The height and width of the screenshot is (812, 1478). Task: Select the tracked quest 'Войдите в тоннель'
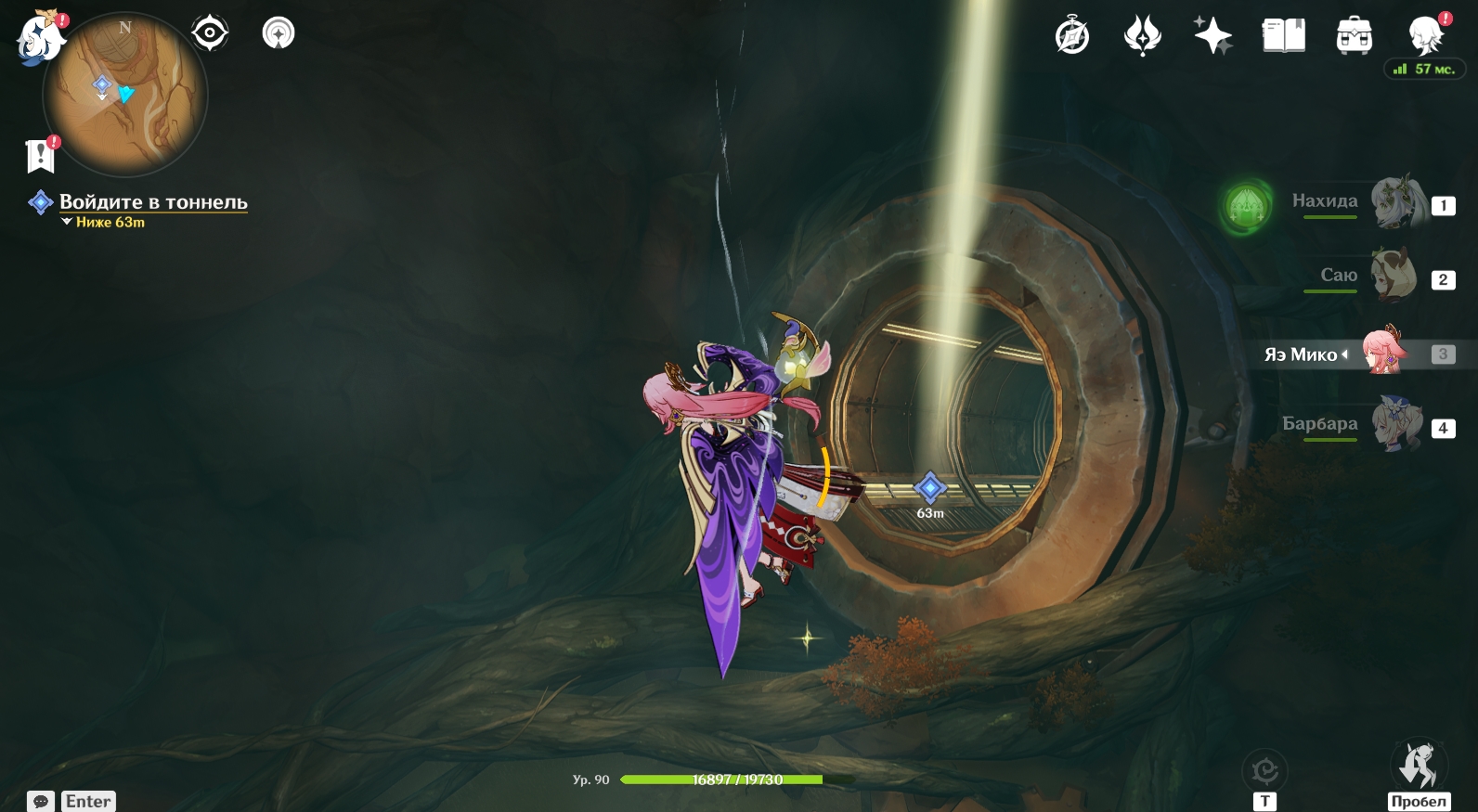(x=153, y=201)
